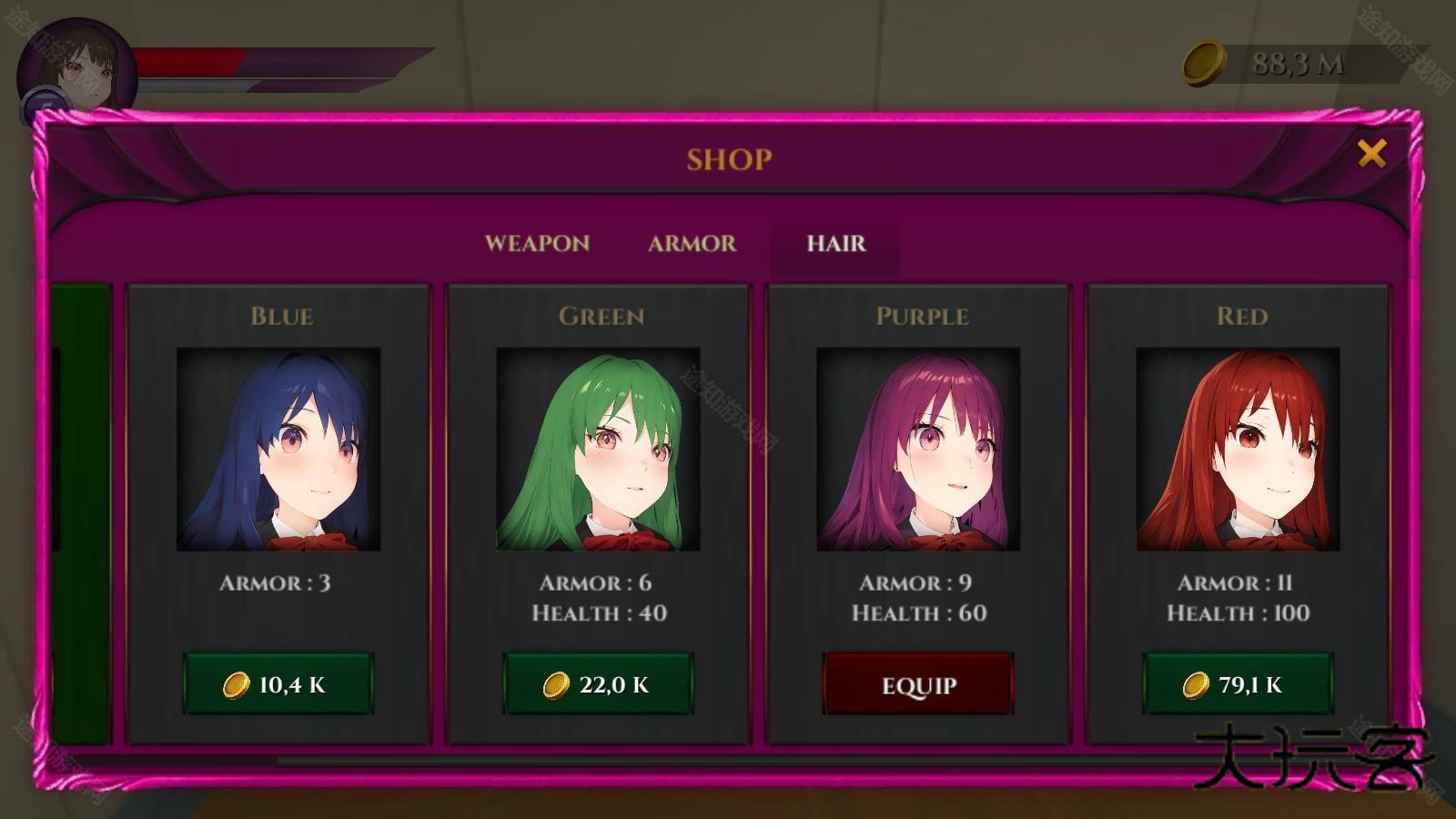Buy Red hair for 79,1 K
This screenshot has height=819, width=1456.
[x=1239, y=684]
